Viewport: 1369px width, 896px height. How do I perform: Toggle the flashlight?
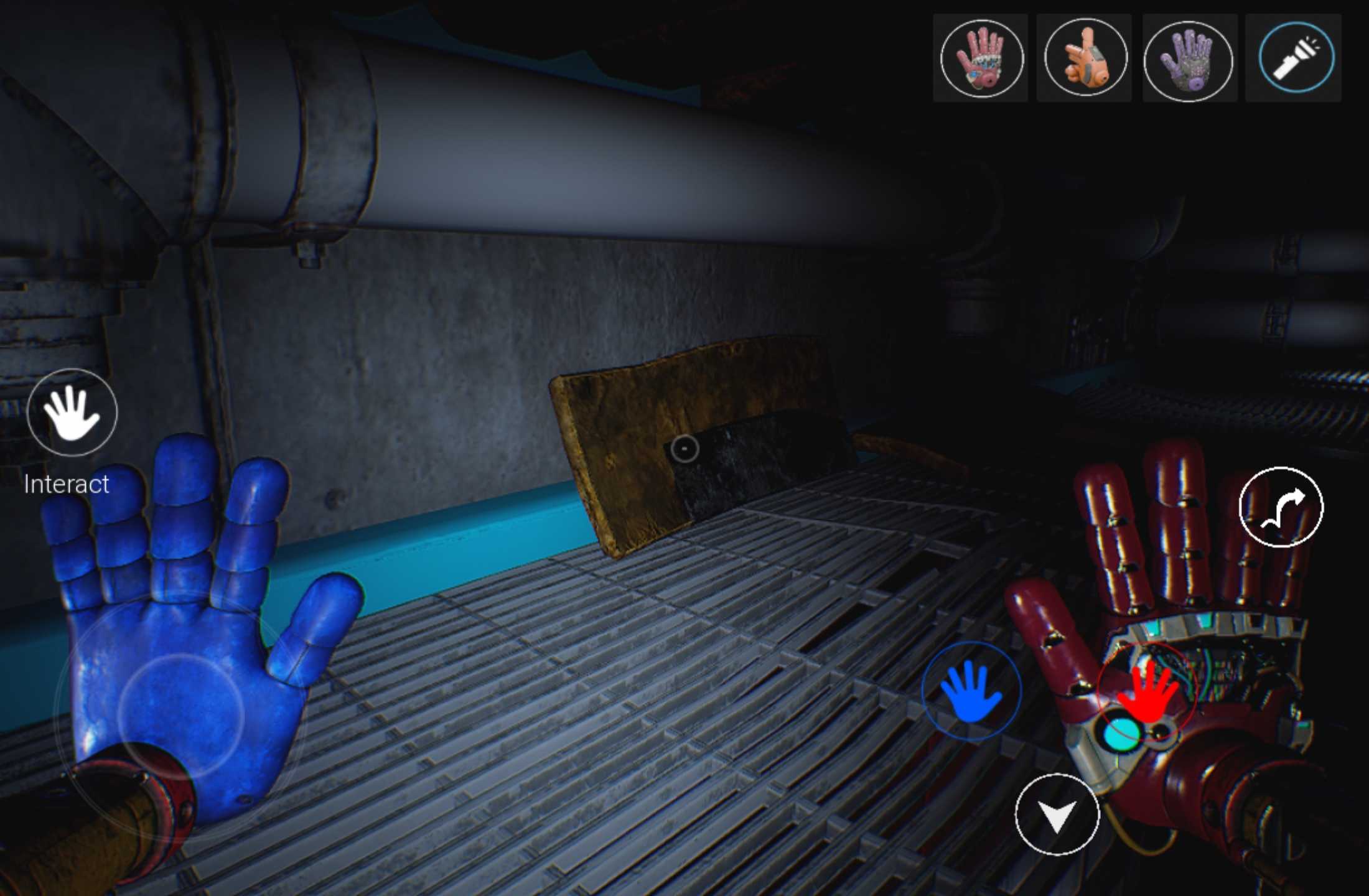click(x=1296, y=58)
